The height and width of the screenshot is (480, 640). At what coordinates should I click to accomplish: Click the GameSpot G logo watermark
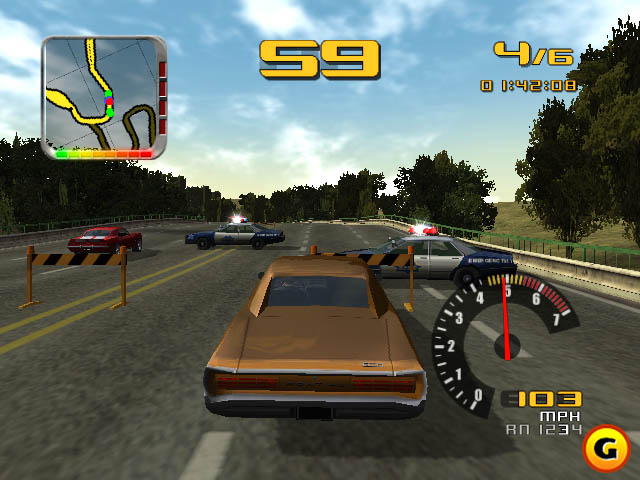[x=605, y=446]
